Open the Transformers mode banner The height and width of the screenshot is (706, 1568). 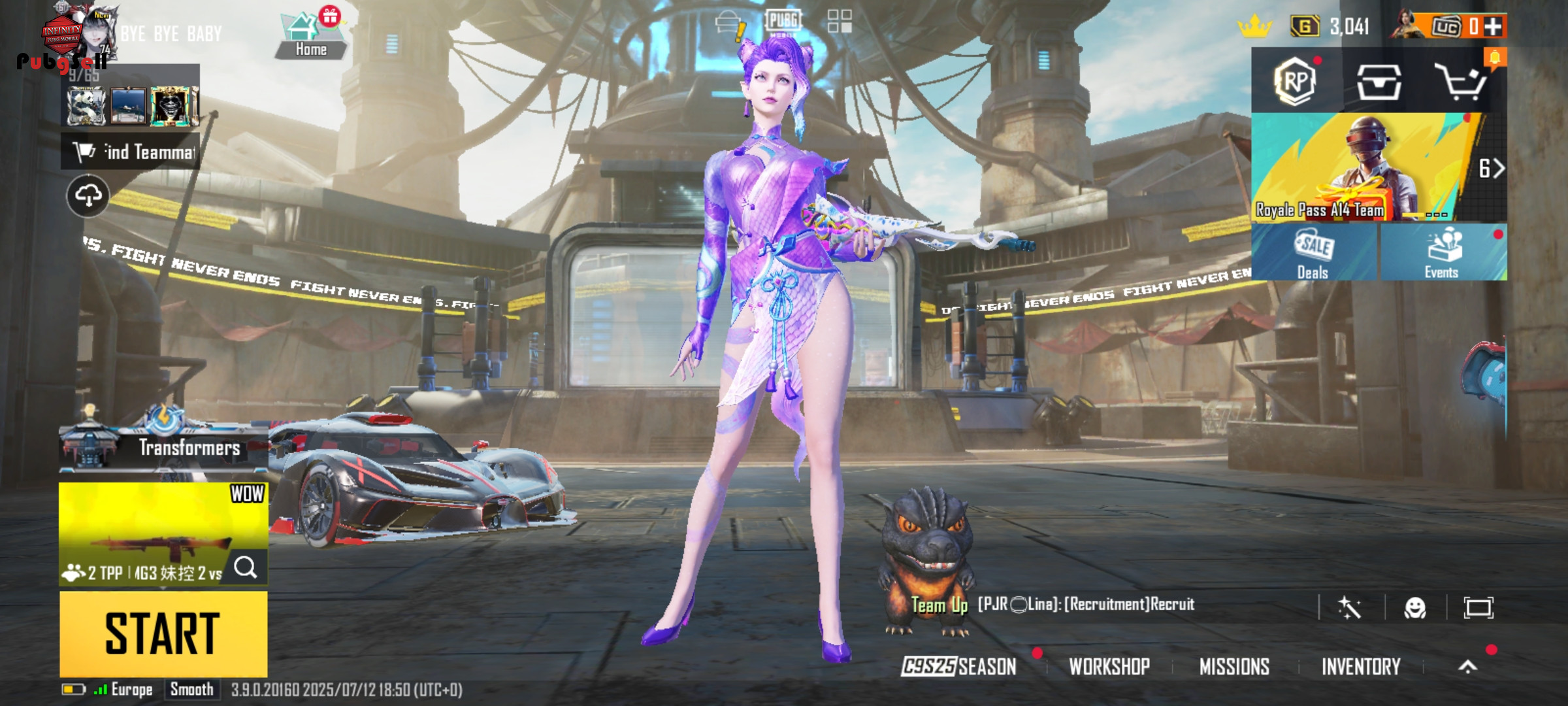163,446
